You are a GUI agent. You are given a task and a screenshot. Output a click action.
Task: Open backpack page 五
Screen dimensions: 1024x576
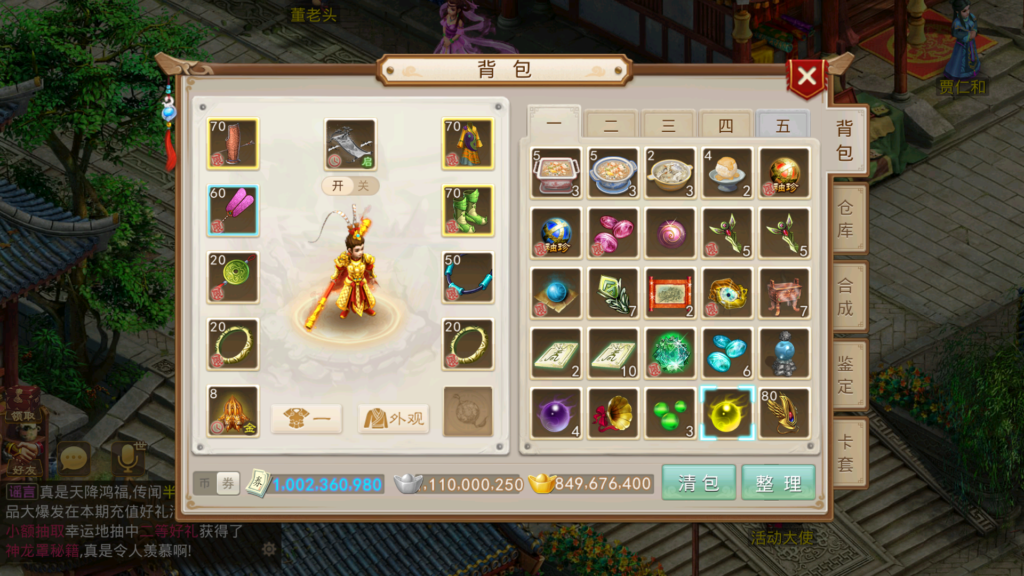[782, 126]
